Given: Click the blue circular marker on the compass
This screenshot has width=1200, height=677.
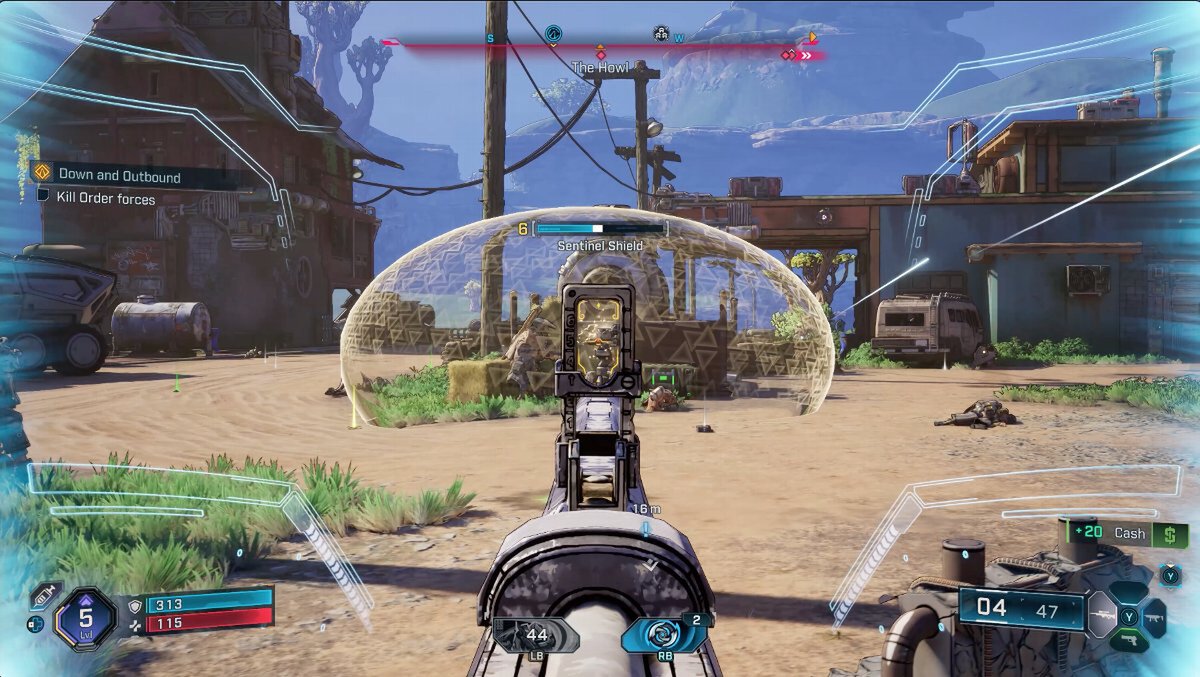Looking at the screenshot, I should pyautogui.click(x=553, y=36).
